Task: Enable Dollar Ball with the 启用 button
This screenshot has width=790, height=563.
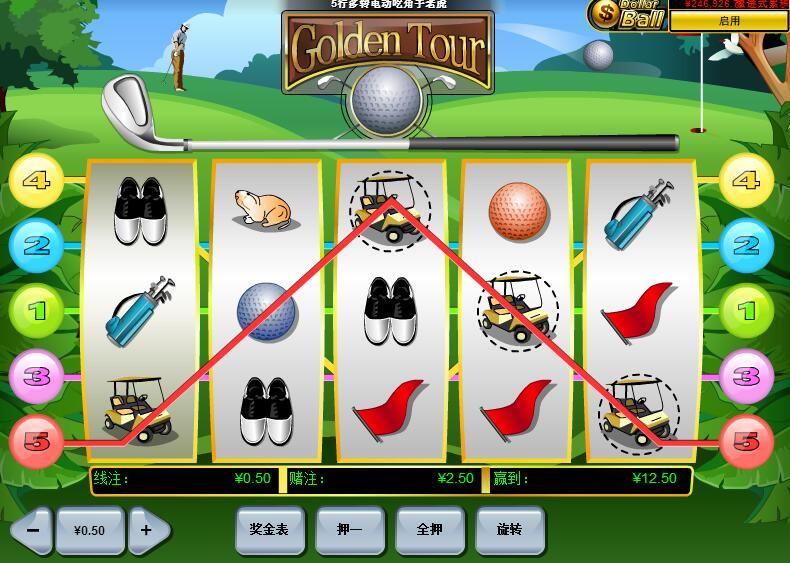Action: [x=729, y=21]
